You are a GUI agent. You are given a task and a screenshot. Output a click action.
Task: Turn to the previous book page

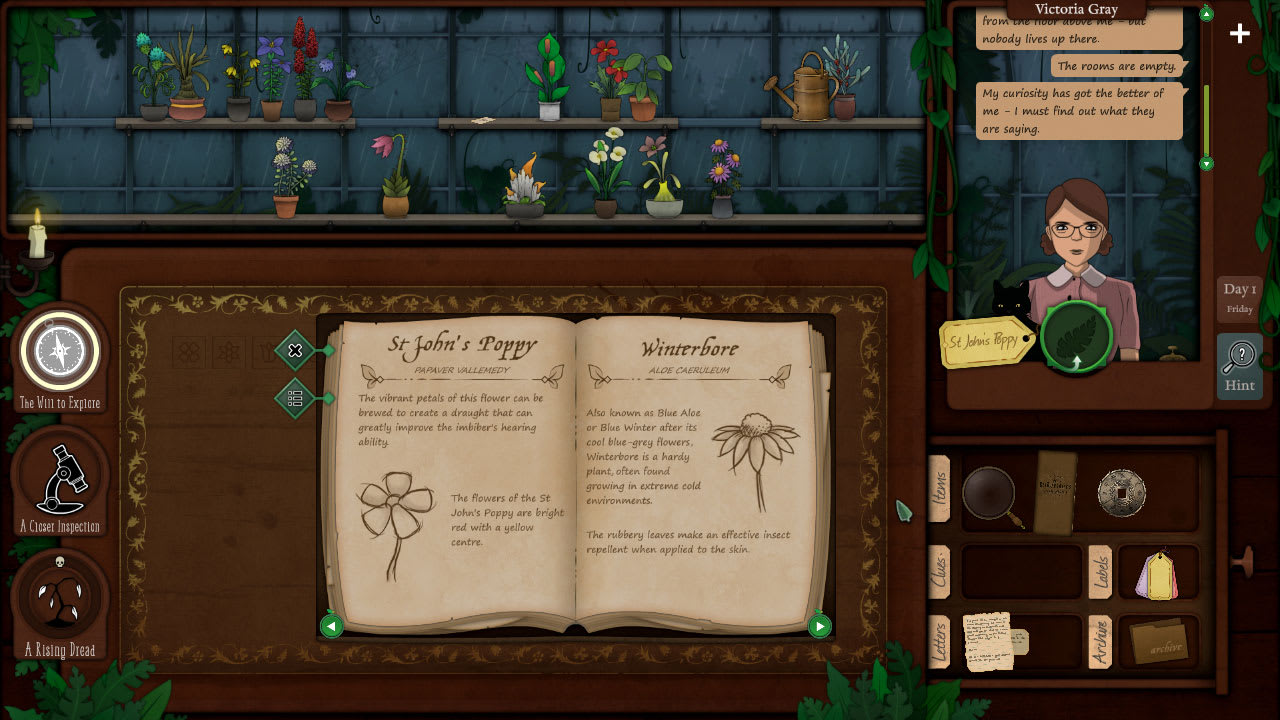[x=331, y=627]
